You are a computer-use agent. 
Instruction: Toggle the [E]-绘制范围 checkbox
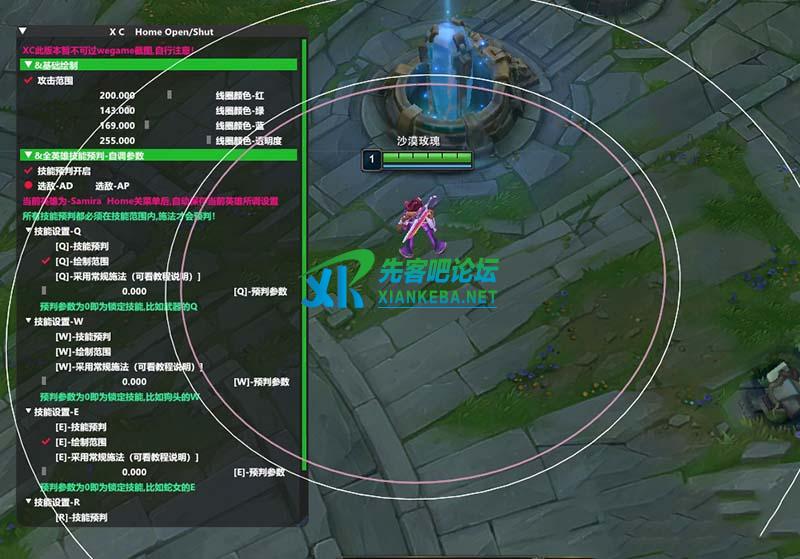pyautogui.click(x=45, y=442)
